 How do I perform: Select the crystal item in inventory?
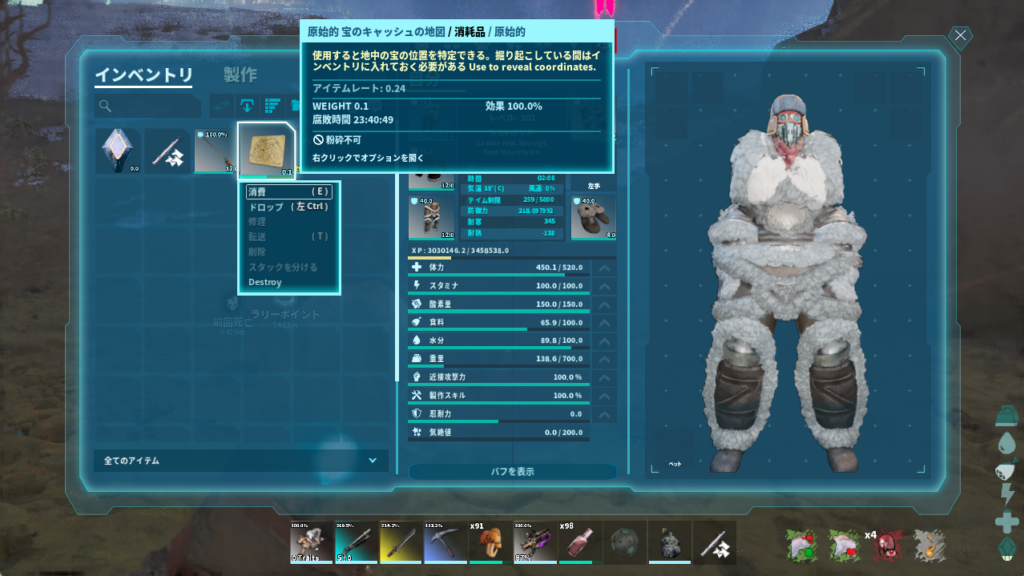click(118, 150)
